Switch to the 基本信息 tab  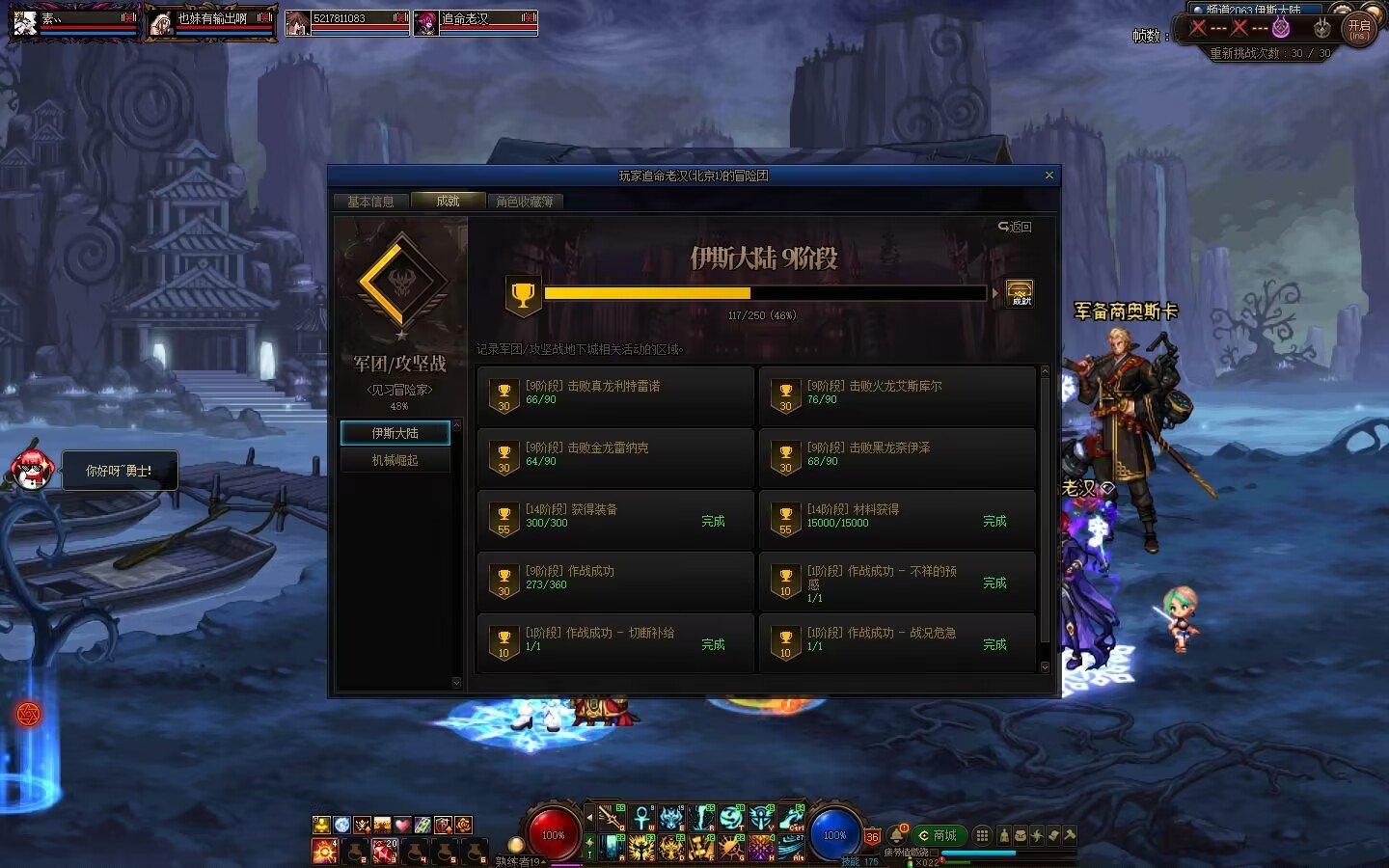point(370,202)
